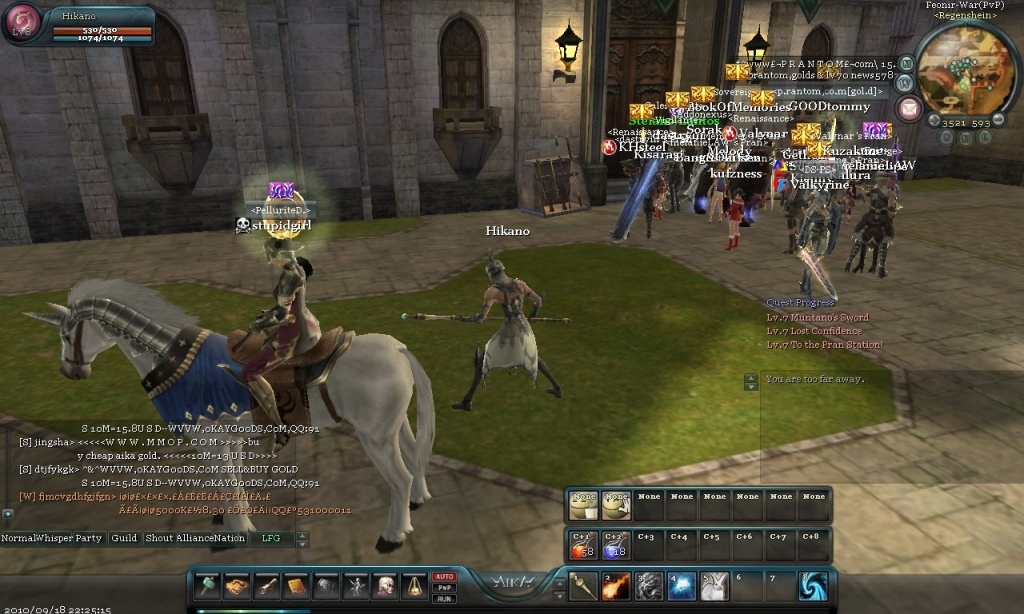
Task: Open the book icon in menu bar
Action: [297, 586]
